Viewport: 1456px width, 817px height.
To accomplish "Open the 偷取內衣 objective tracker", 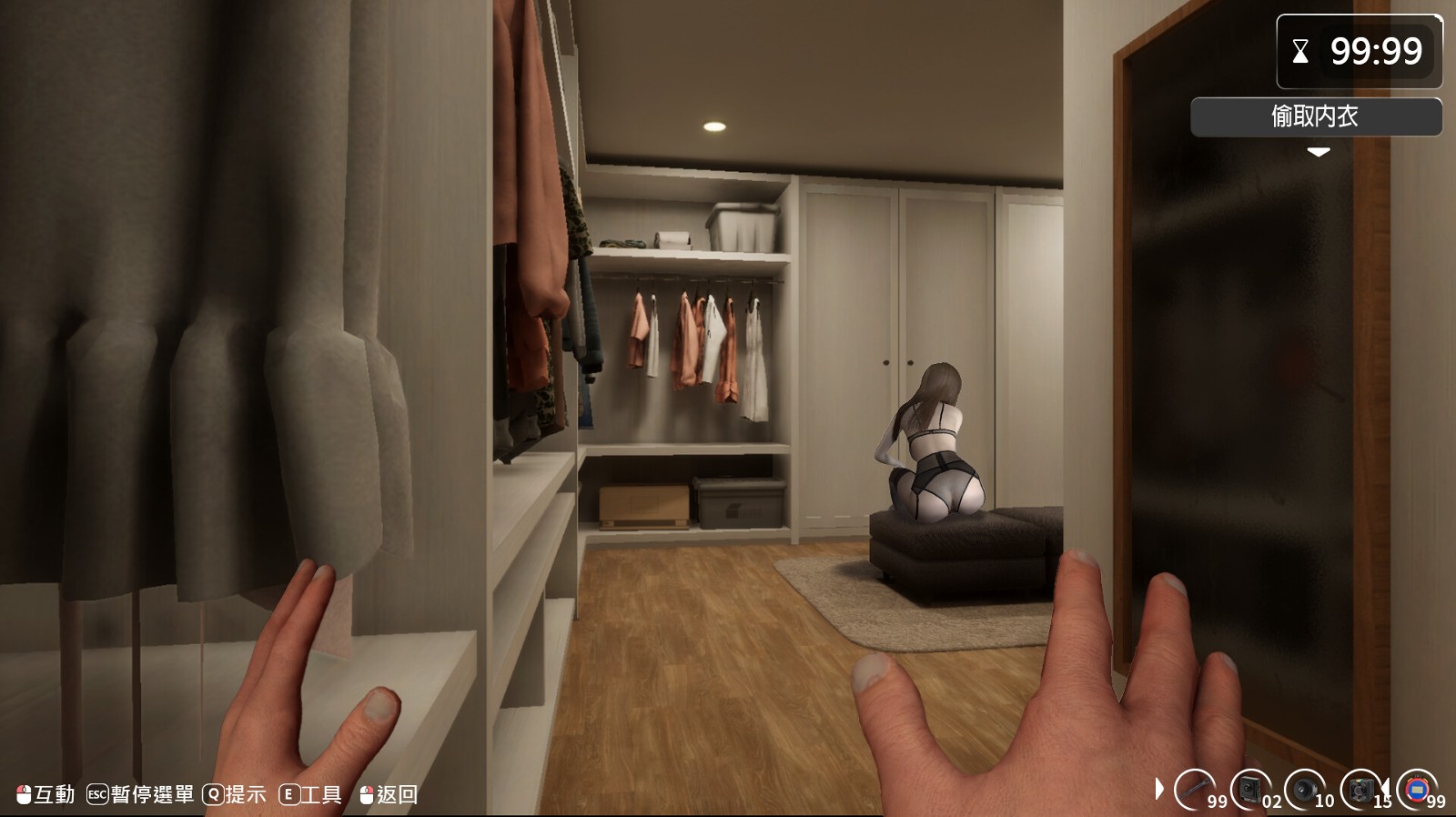I will [x=1316, y=116].
